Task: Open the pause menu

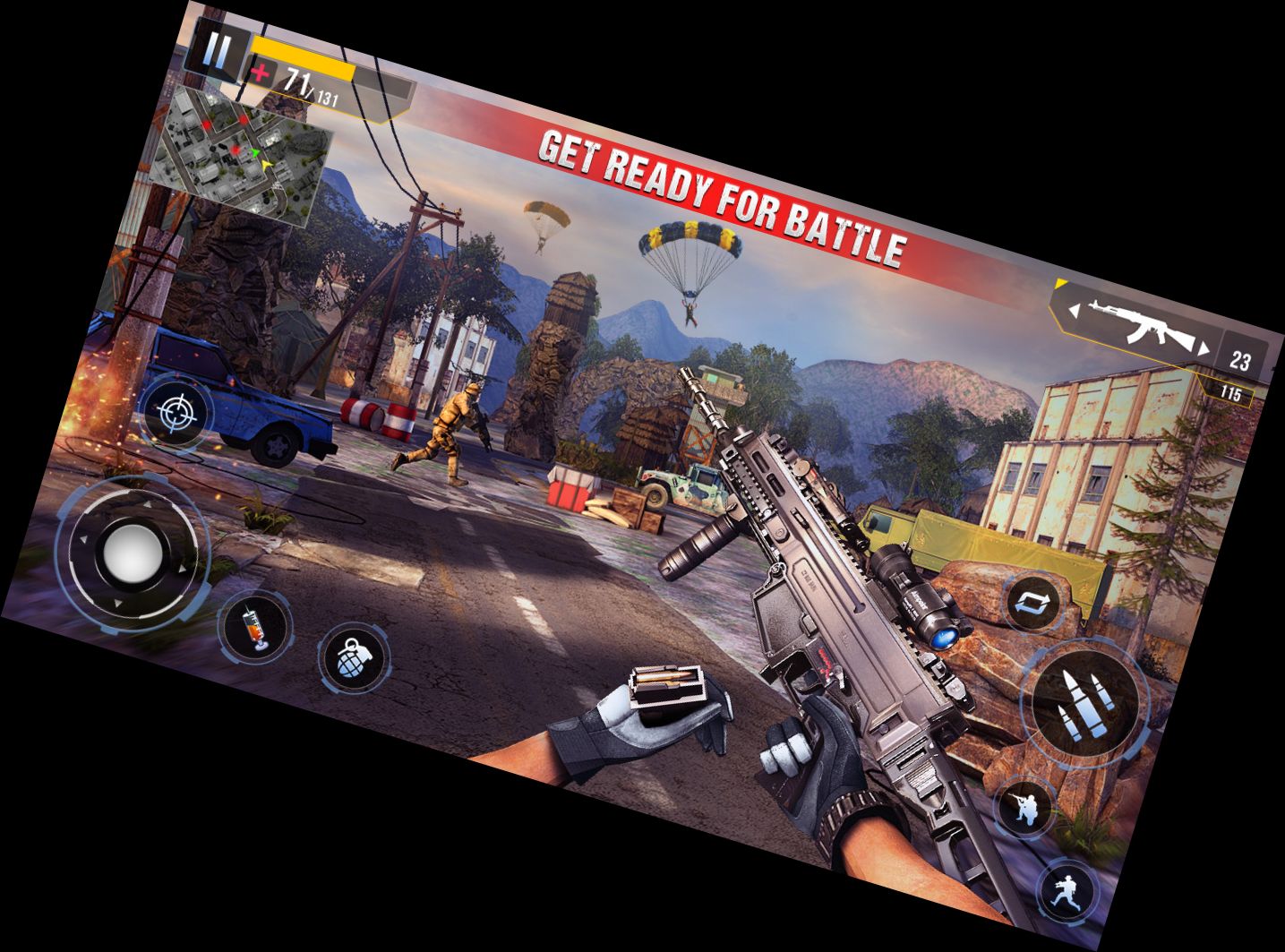Action: coord(218,52)
